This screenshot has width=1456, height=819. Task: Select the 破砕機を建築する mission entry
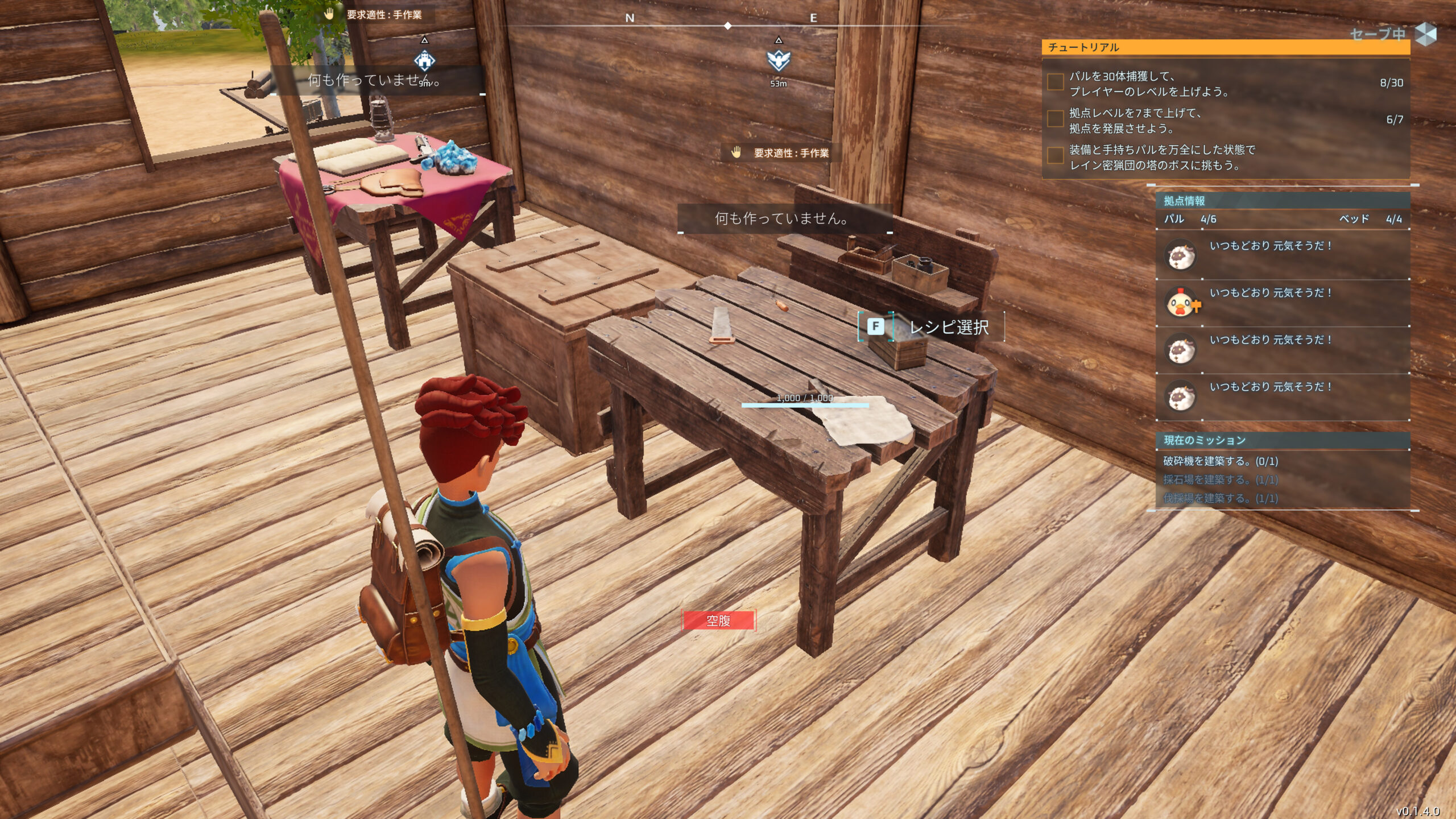(1221, 461)
